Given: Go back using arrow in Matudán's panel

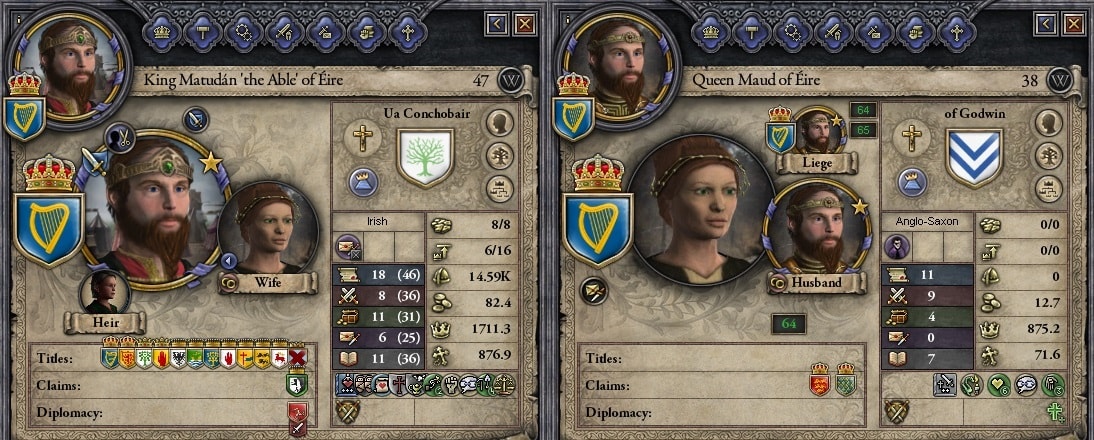Looking at the screenshot, I should 498,23.
